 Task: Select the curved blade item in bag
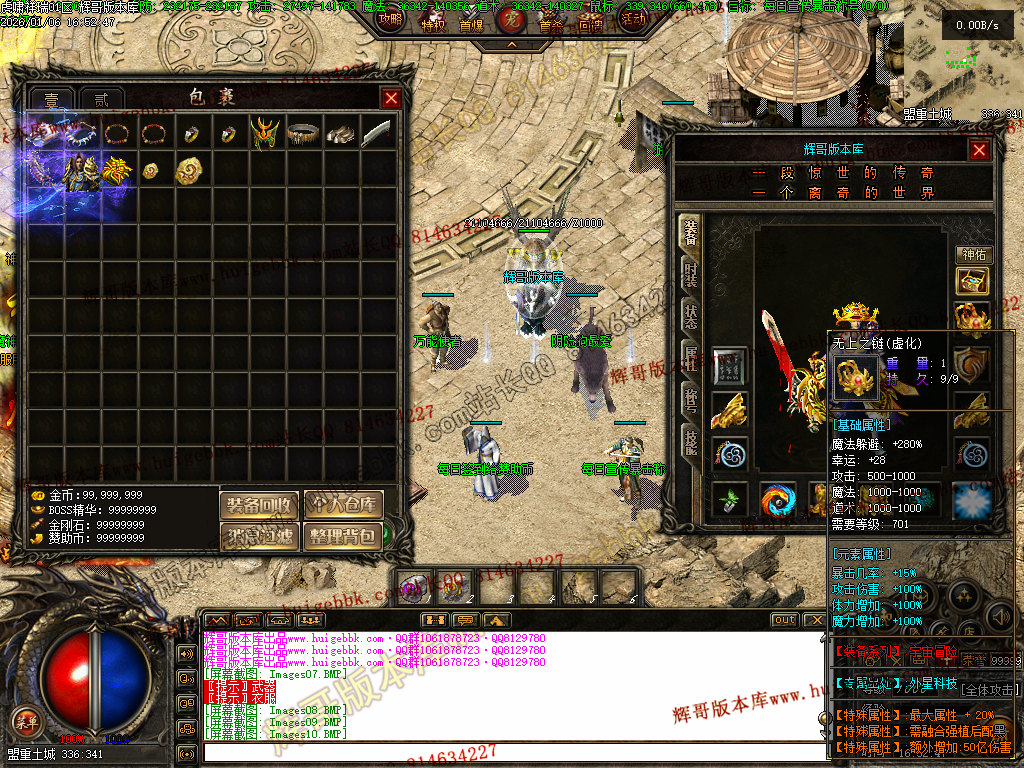(x=376, y=133)
